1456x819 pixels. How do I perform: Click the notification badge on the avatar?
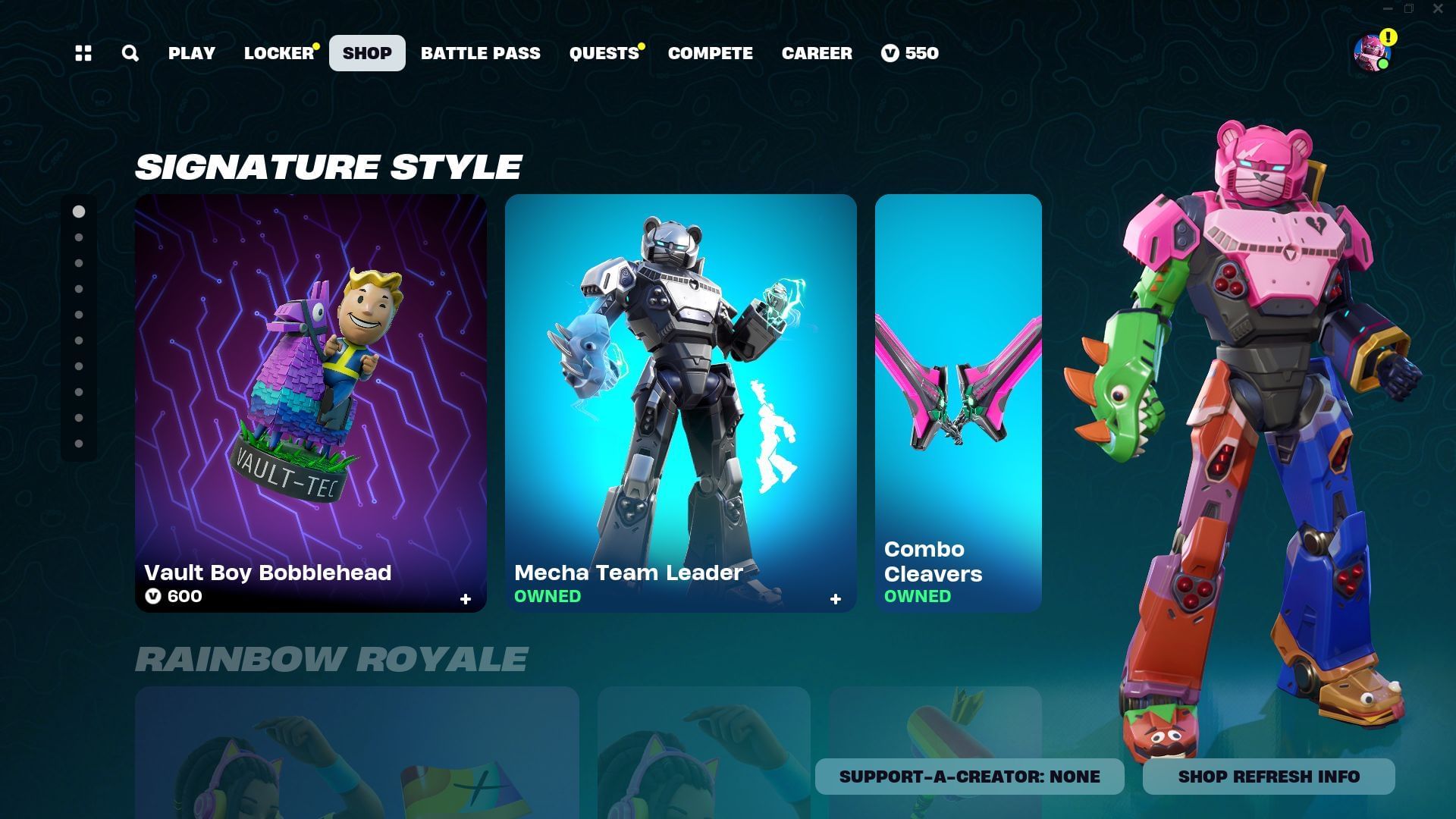[x=1389, y=36]
